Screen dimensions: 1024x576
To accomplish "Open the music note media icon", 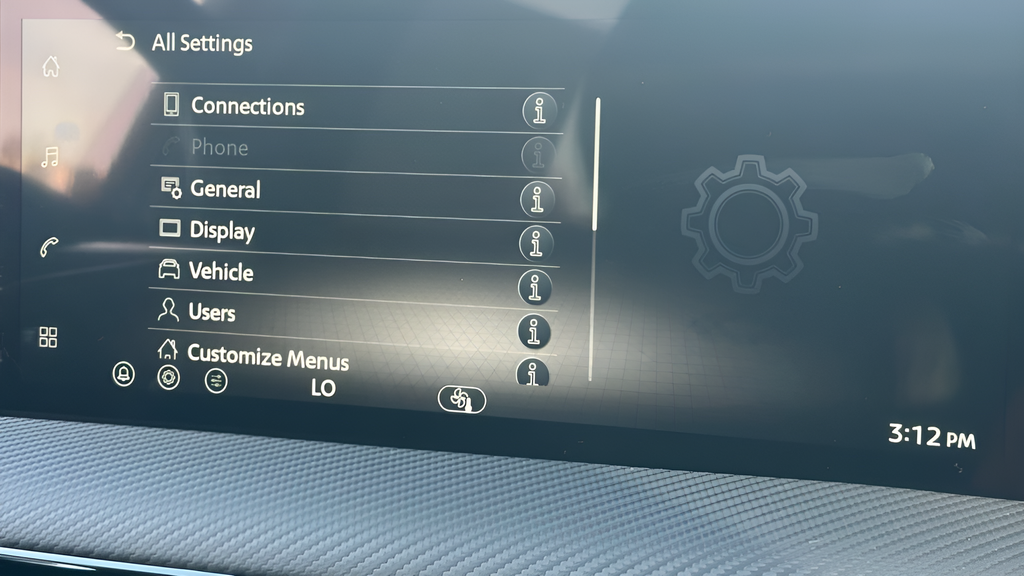I will (49, 157).
